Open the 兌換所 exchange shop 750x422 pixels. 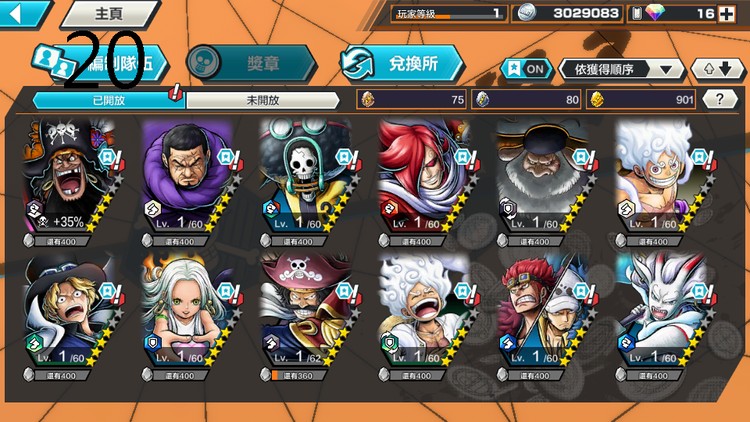pyautogui.click(x=402, y=62)
